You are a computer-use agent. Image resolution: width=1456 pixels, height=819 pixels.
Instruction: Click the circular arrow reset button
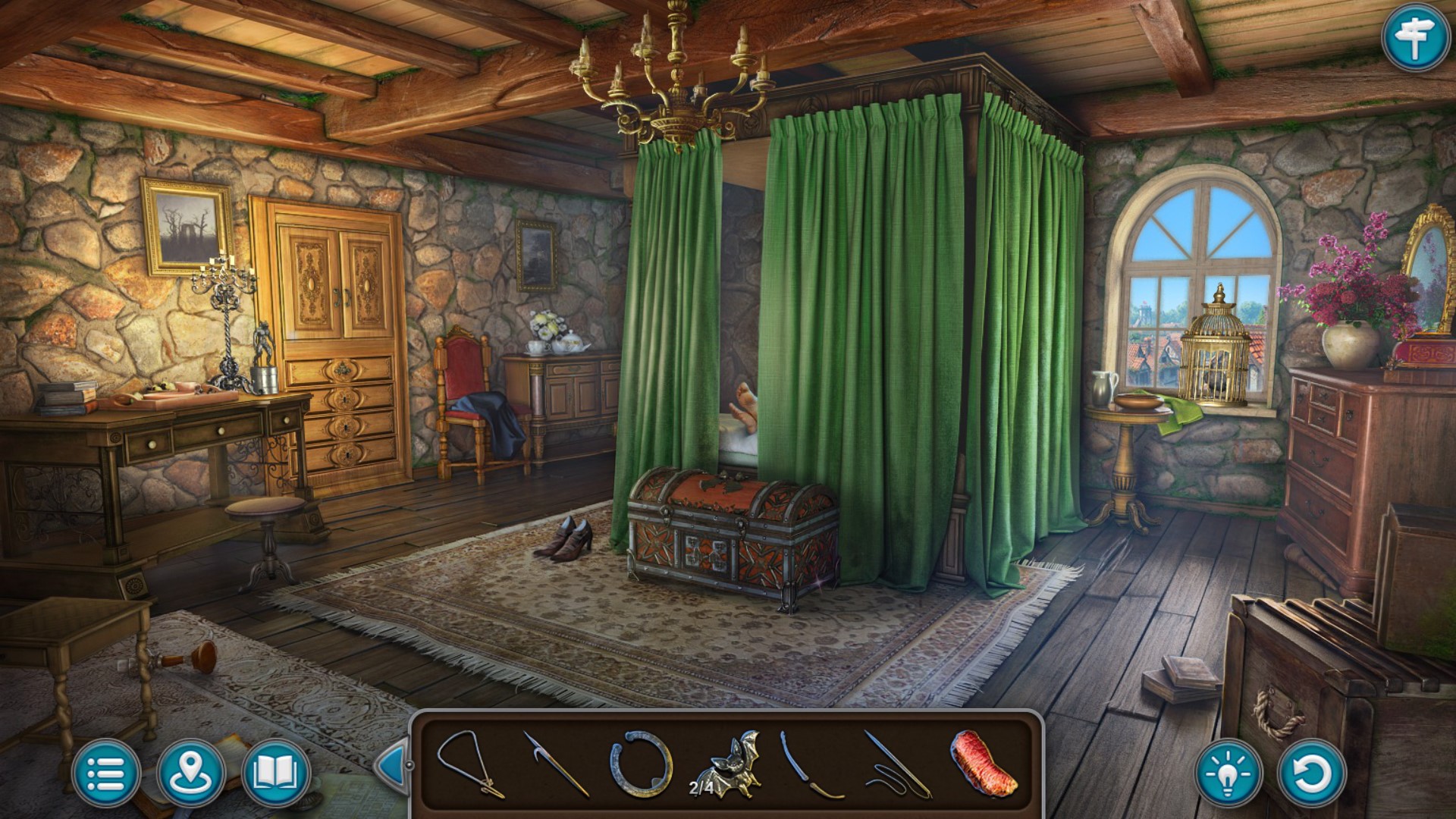tap(1311, 773)
